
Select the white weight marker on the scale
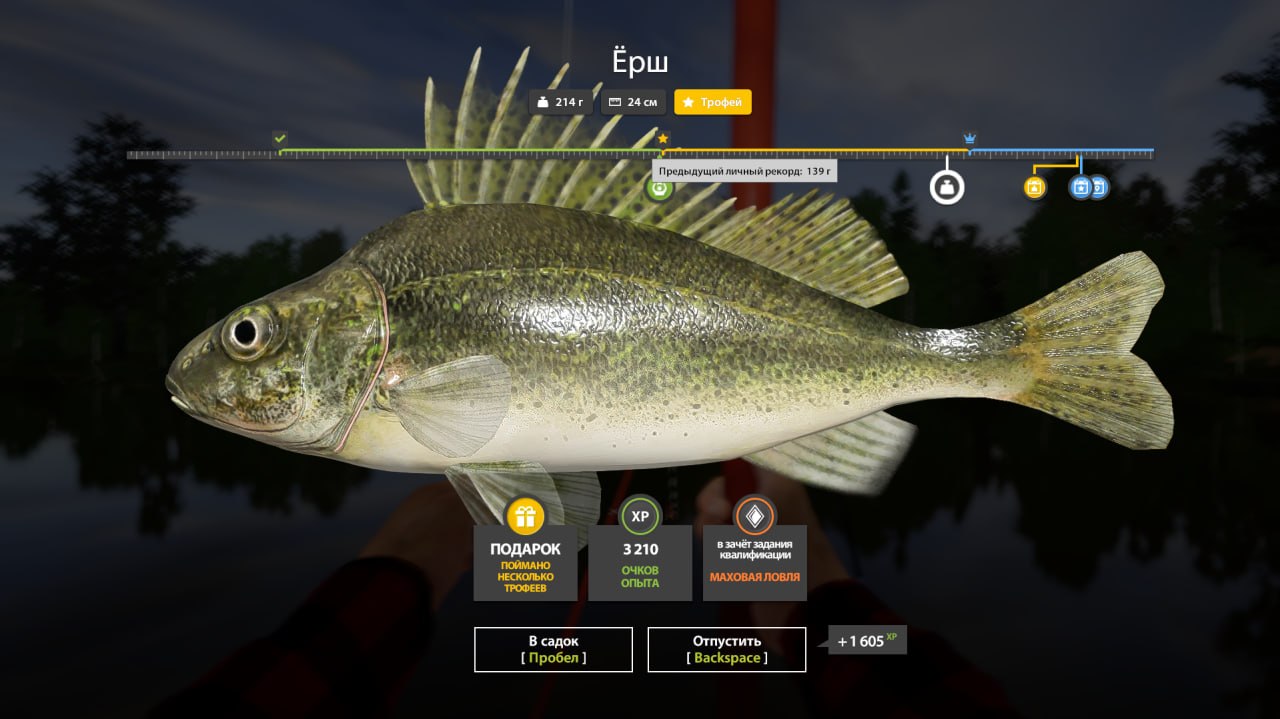pos(946,187)
